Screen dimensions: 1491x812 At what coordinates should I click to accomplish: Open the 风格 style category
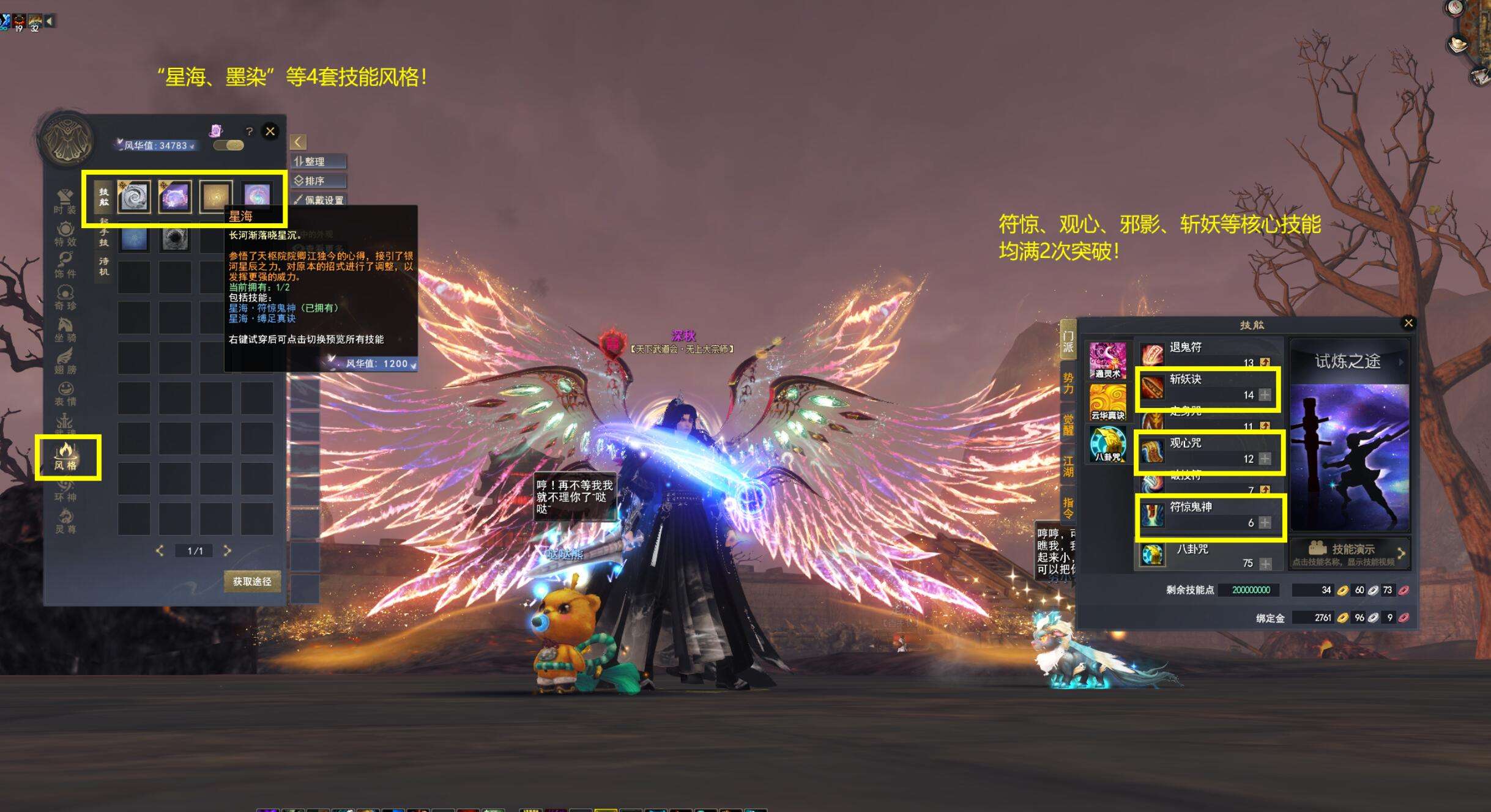65,457
